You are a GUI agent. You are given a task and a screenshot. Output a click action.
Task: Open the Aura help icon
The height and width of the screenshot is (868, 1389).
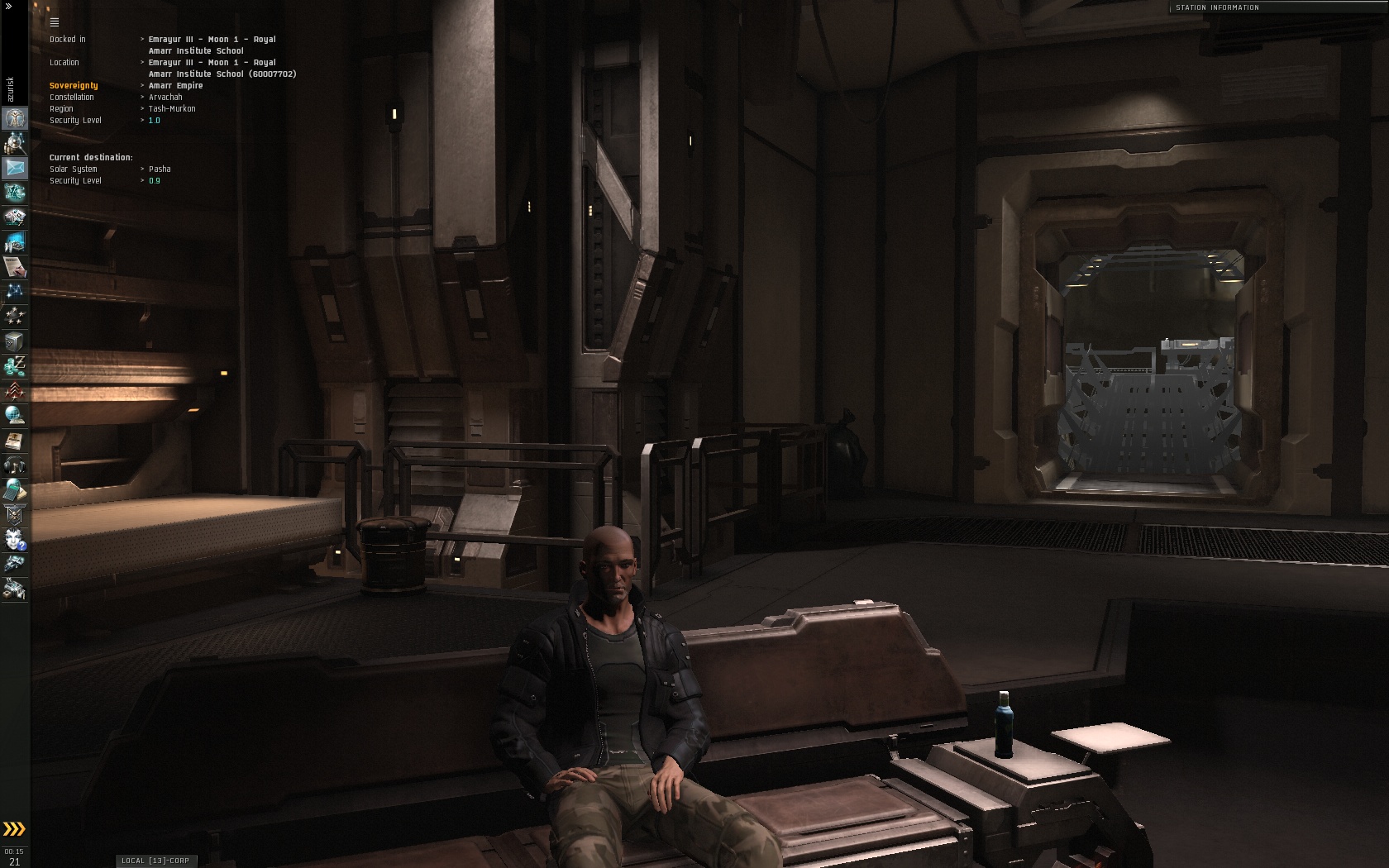click(15, 540)
